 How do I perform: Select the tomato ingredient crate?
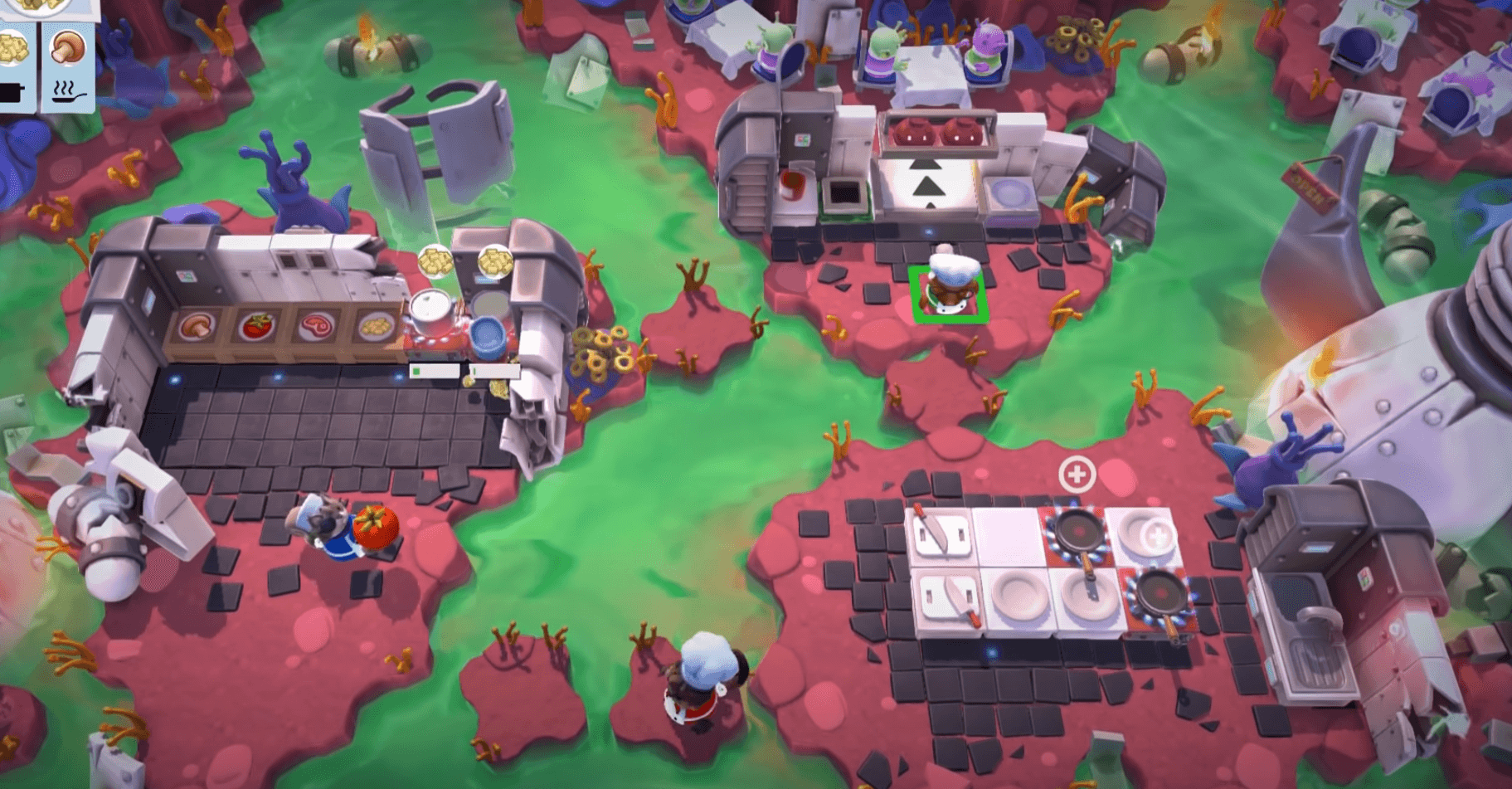tap(257, 326)
